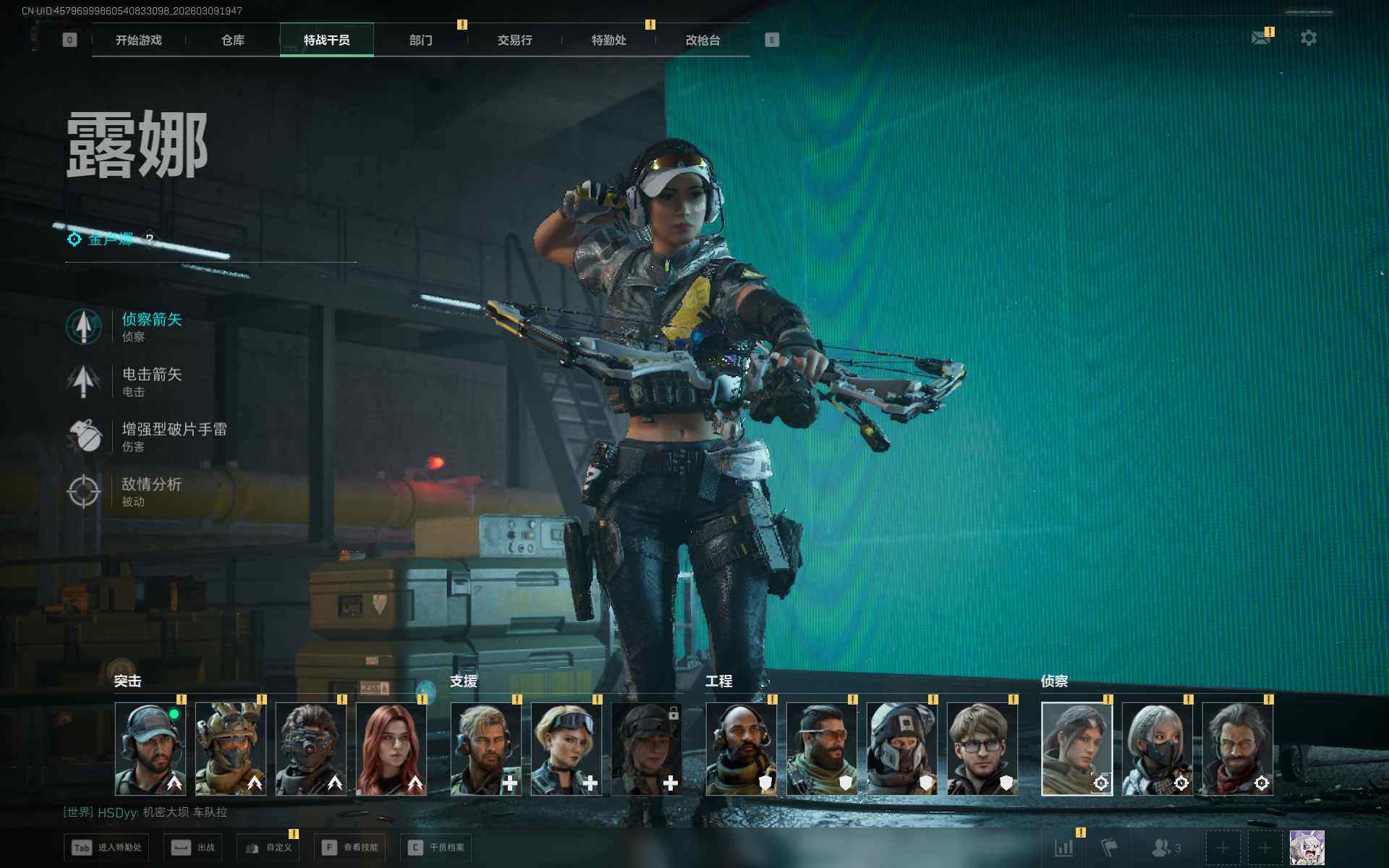Open the 开始游戏 tab
The image size is (1389, 868).
tap(139, 41)
